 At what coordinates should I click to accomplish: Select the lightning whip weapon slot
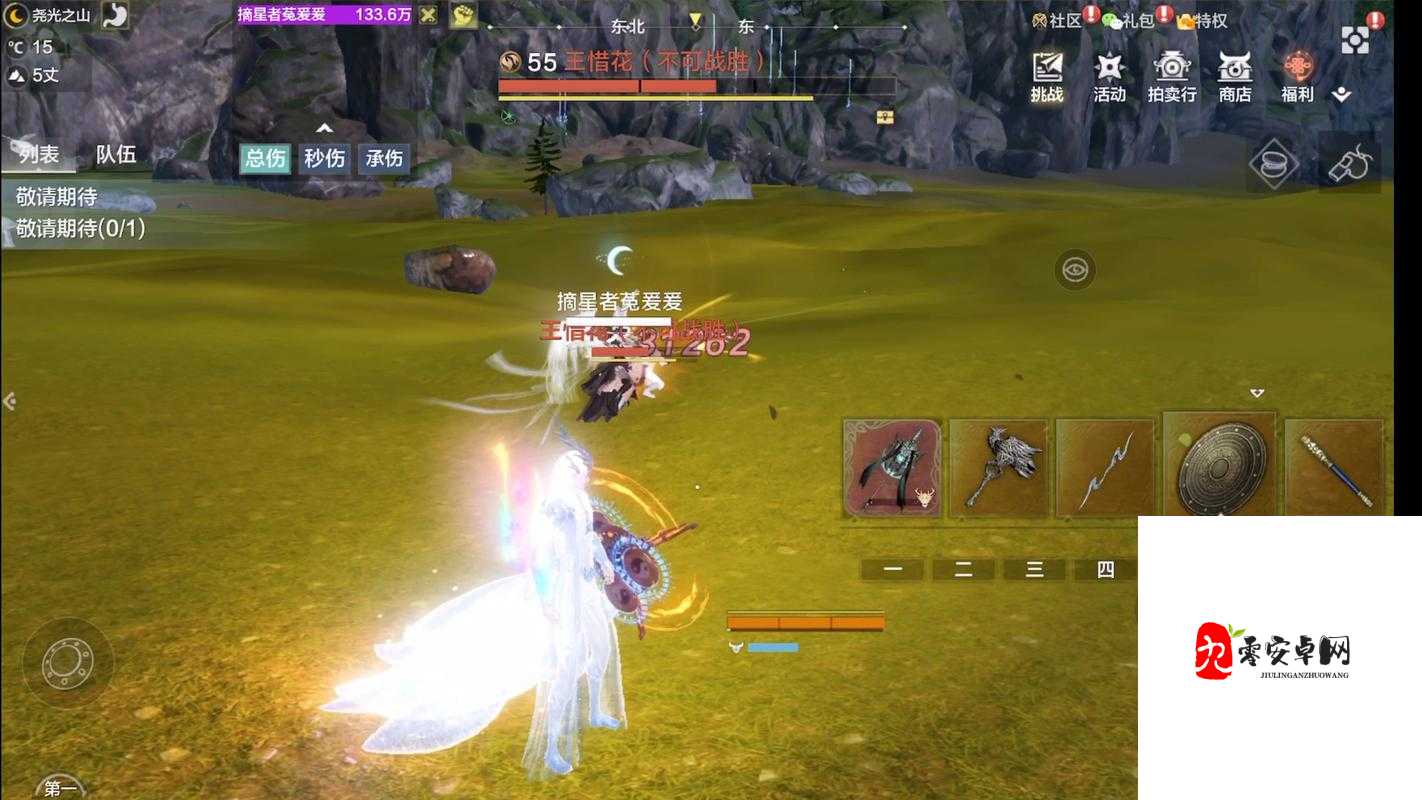(1108, 465)
